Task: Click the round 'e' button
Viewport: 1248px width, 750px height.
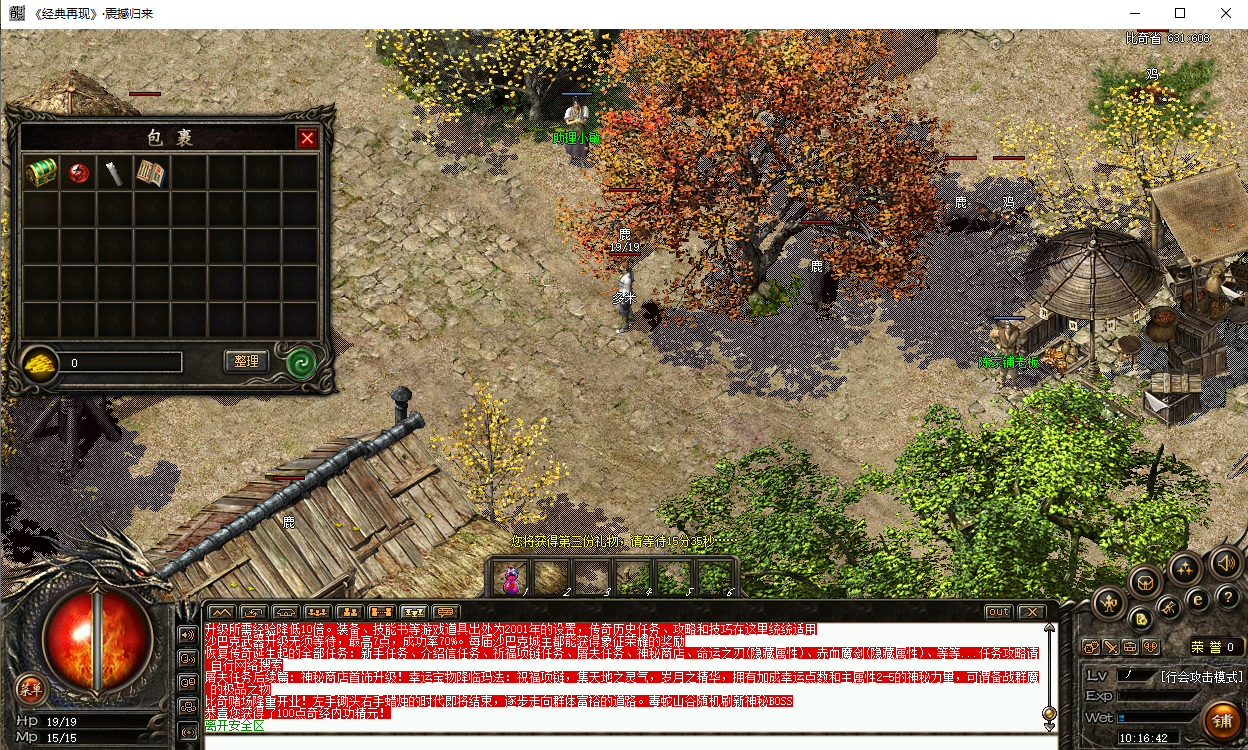Action: pos(1197,599)
